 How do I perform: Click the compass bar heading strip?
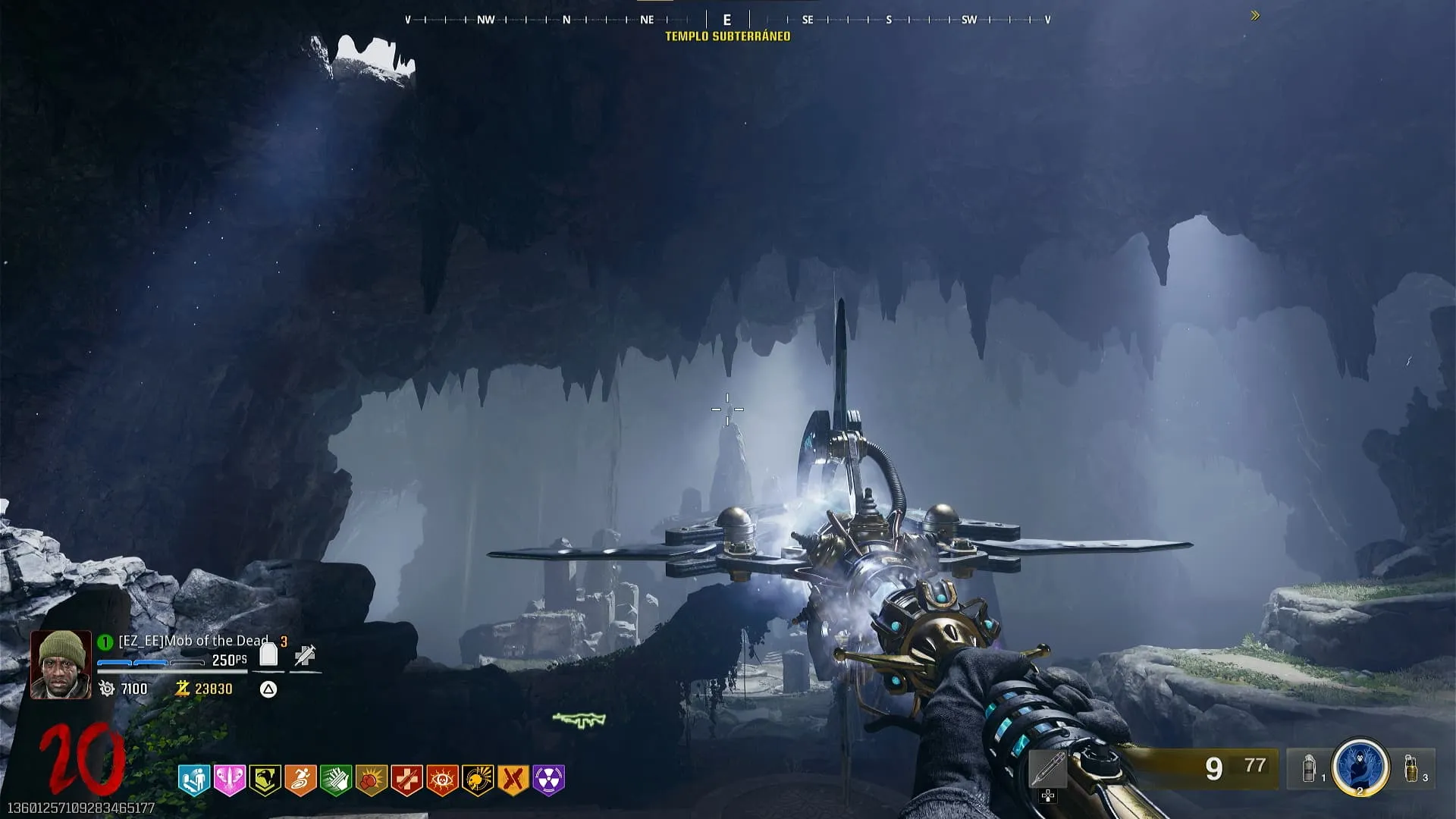tap(727, 20)
